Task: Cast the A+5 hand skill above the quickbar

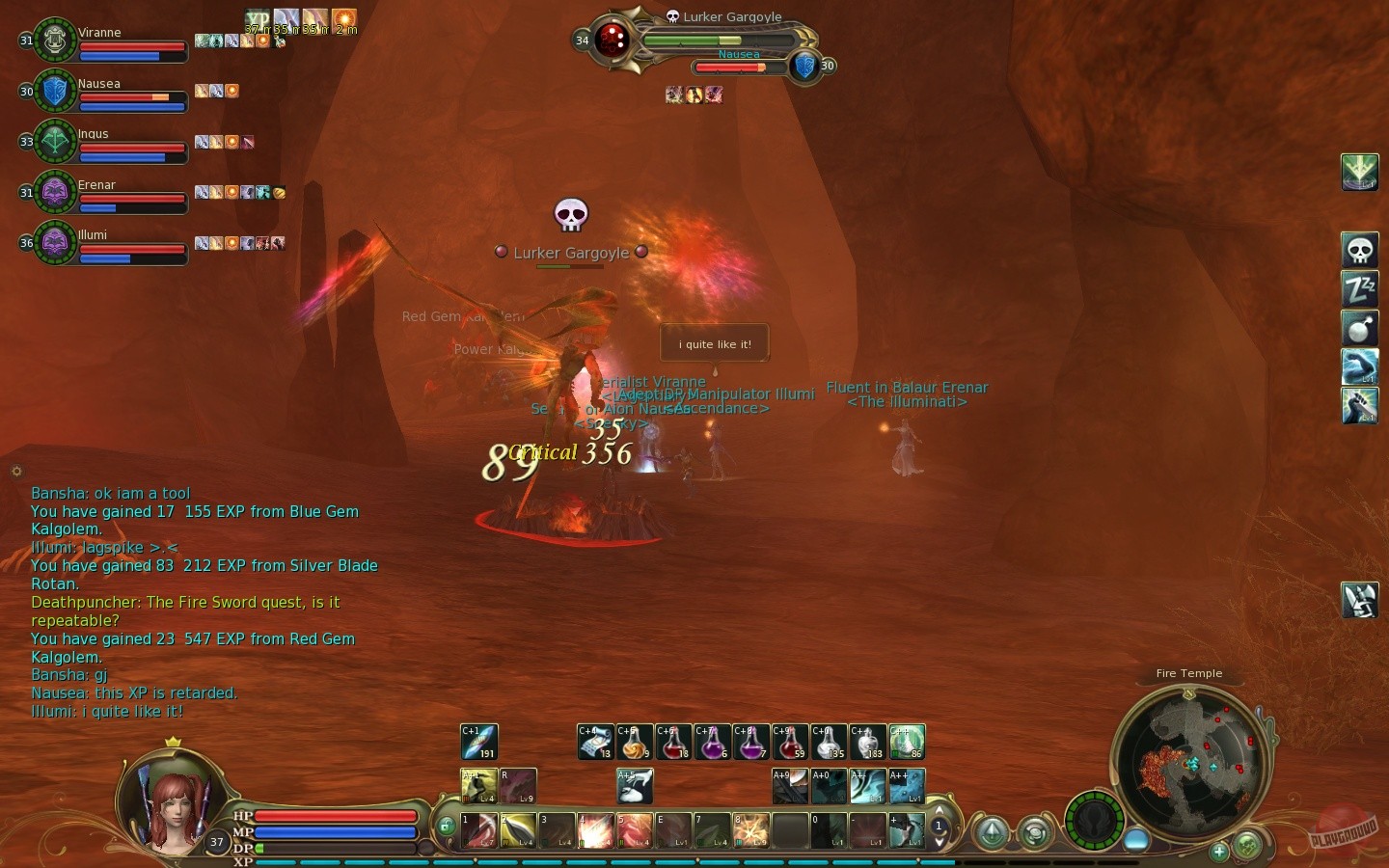Action: (633, 787)
